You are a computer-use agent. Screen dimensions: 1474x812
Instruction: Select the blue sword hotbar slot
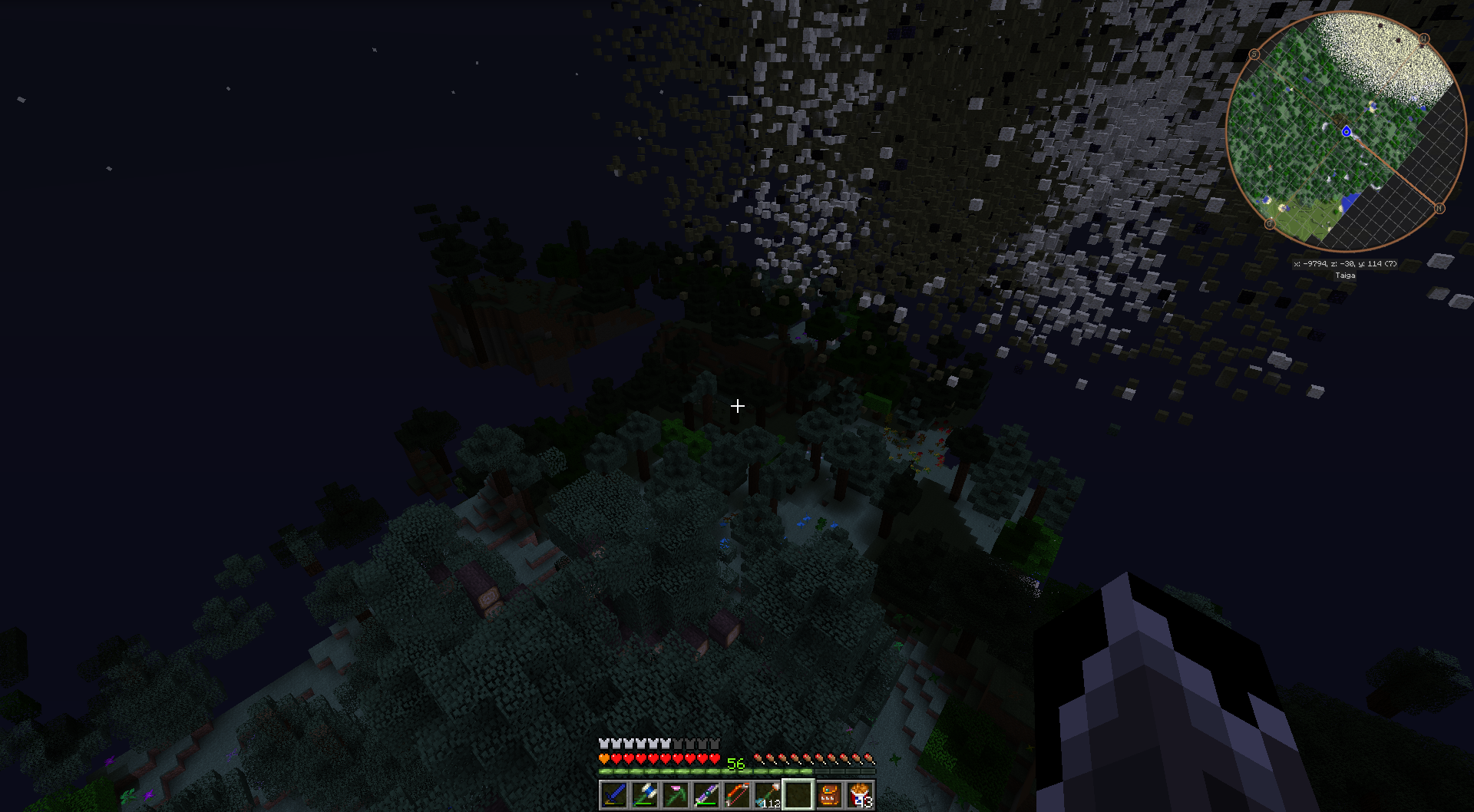[x=613, y=794]
